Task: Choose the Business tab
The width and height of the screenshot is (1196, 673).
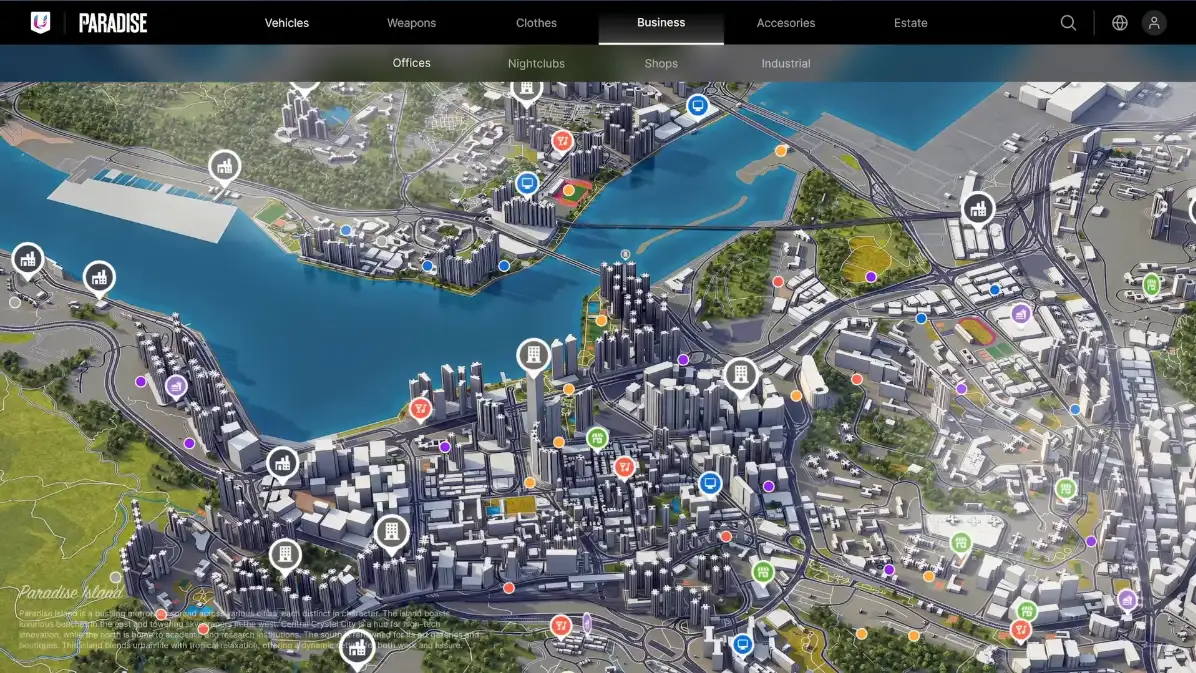Action: 661,22
